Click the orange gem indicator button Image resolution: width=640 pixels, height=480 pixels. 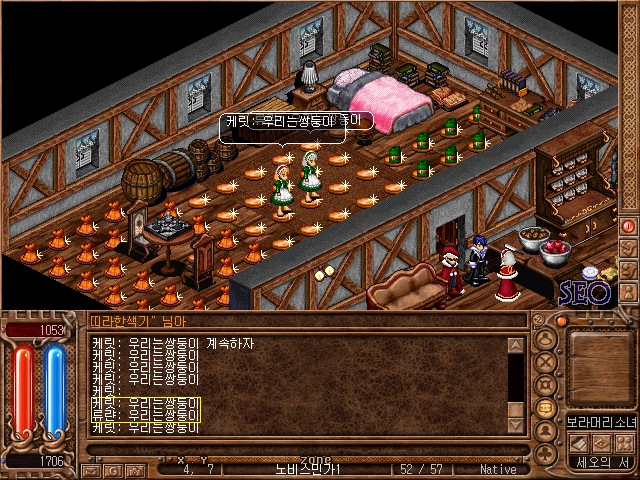(560, 321)
